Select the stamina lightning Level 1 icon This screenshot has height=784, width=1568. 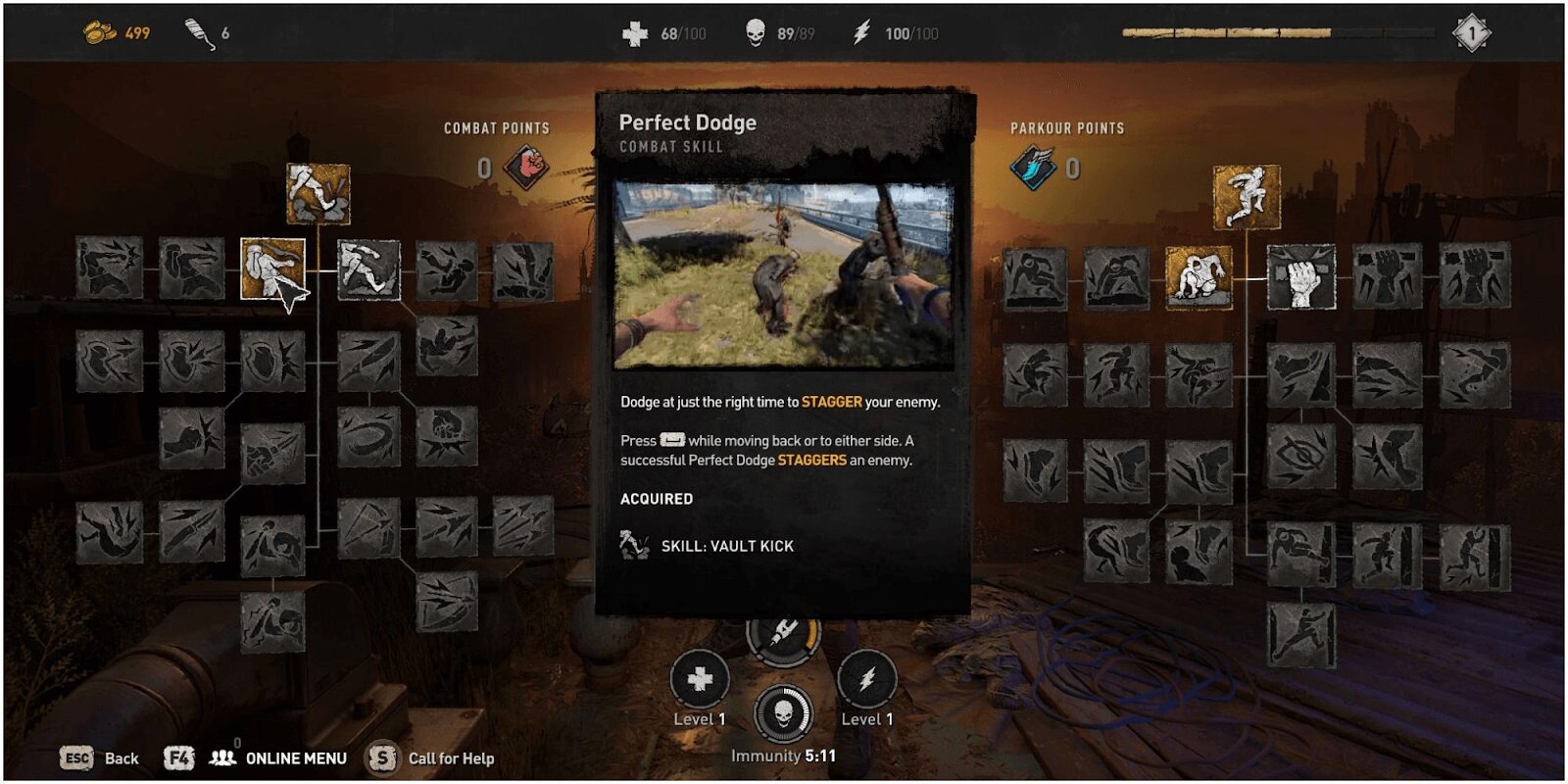pyautogui.click(x=867, y=678)
